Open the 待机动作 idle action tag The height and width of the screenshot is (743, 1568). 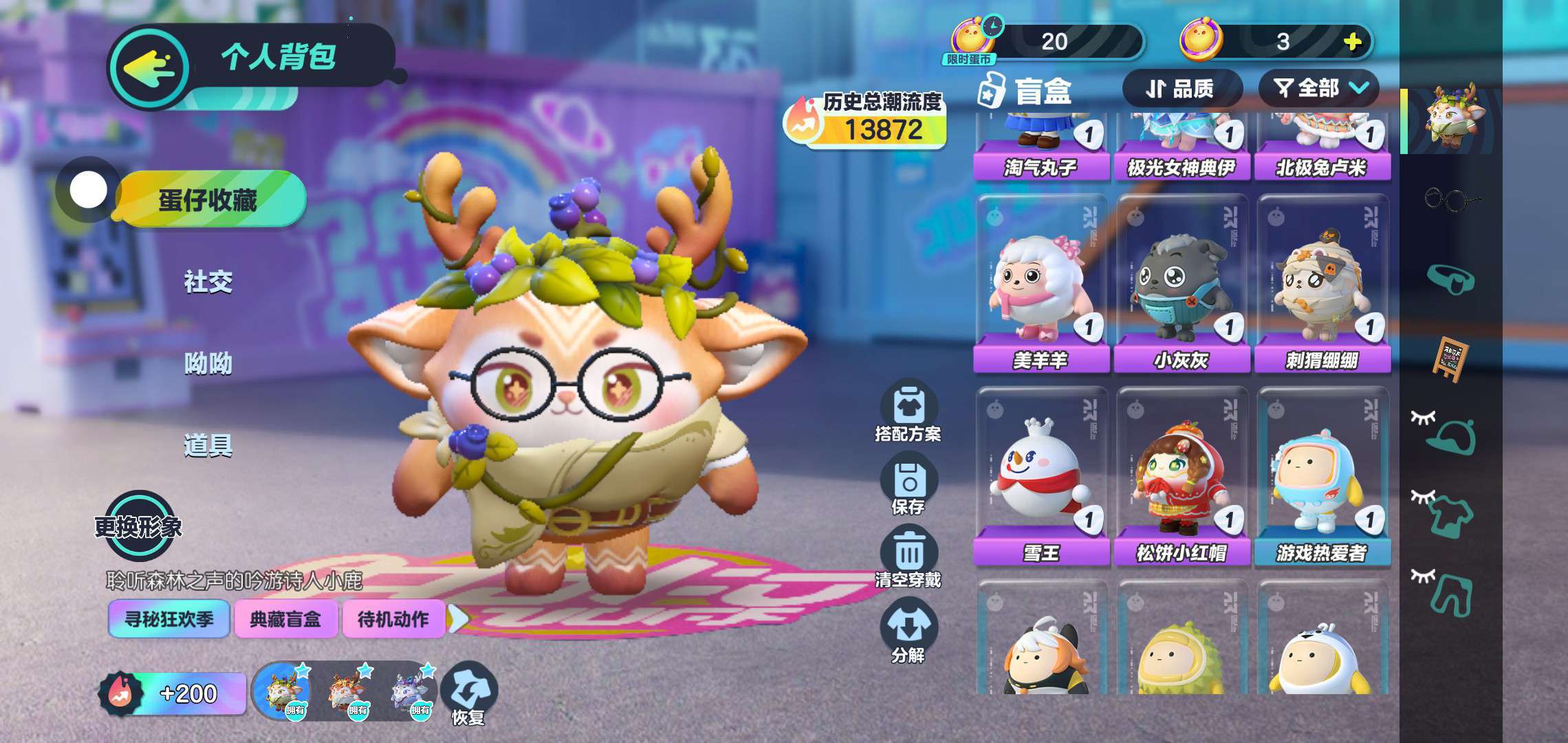tap(393, 620)
